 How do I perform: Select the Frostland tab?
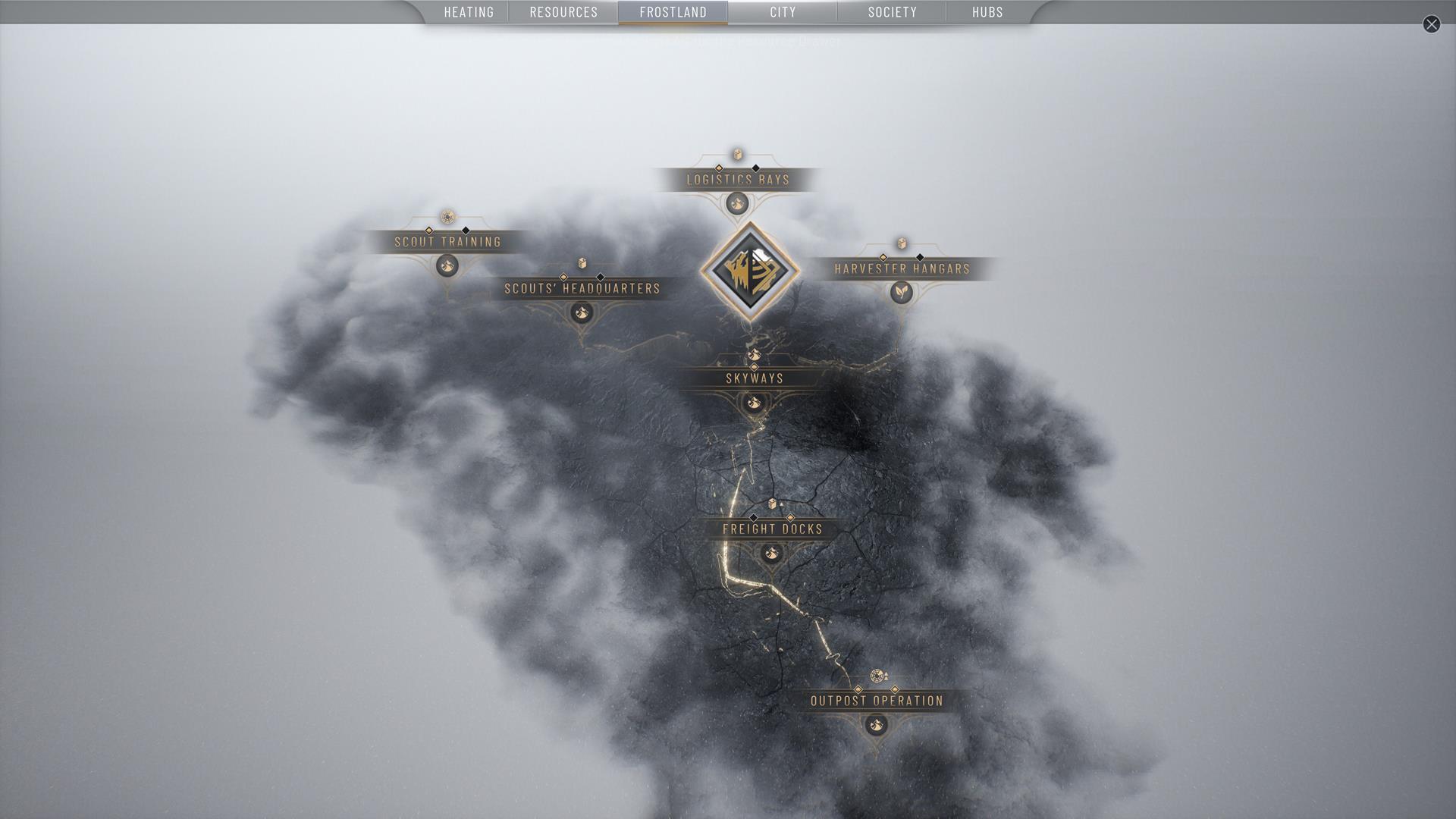coord(673,12)
